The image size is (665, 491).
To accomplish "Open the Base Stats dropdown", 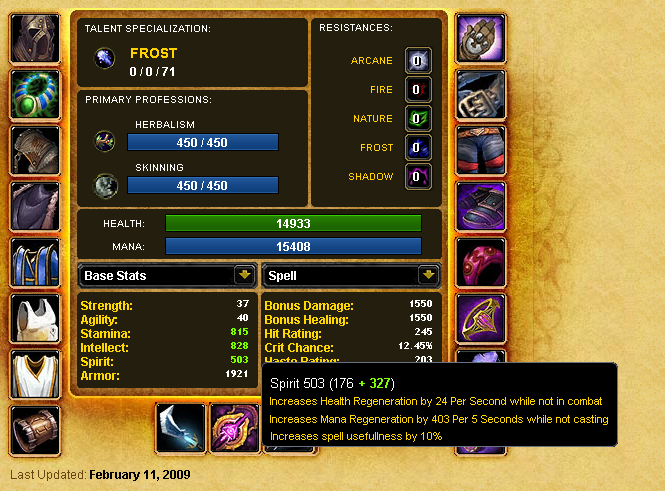I will point(243,275).
